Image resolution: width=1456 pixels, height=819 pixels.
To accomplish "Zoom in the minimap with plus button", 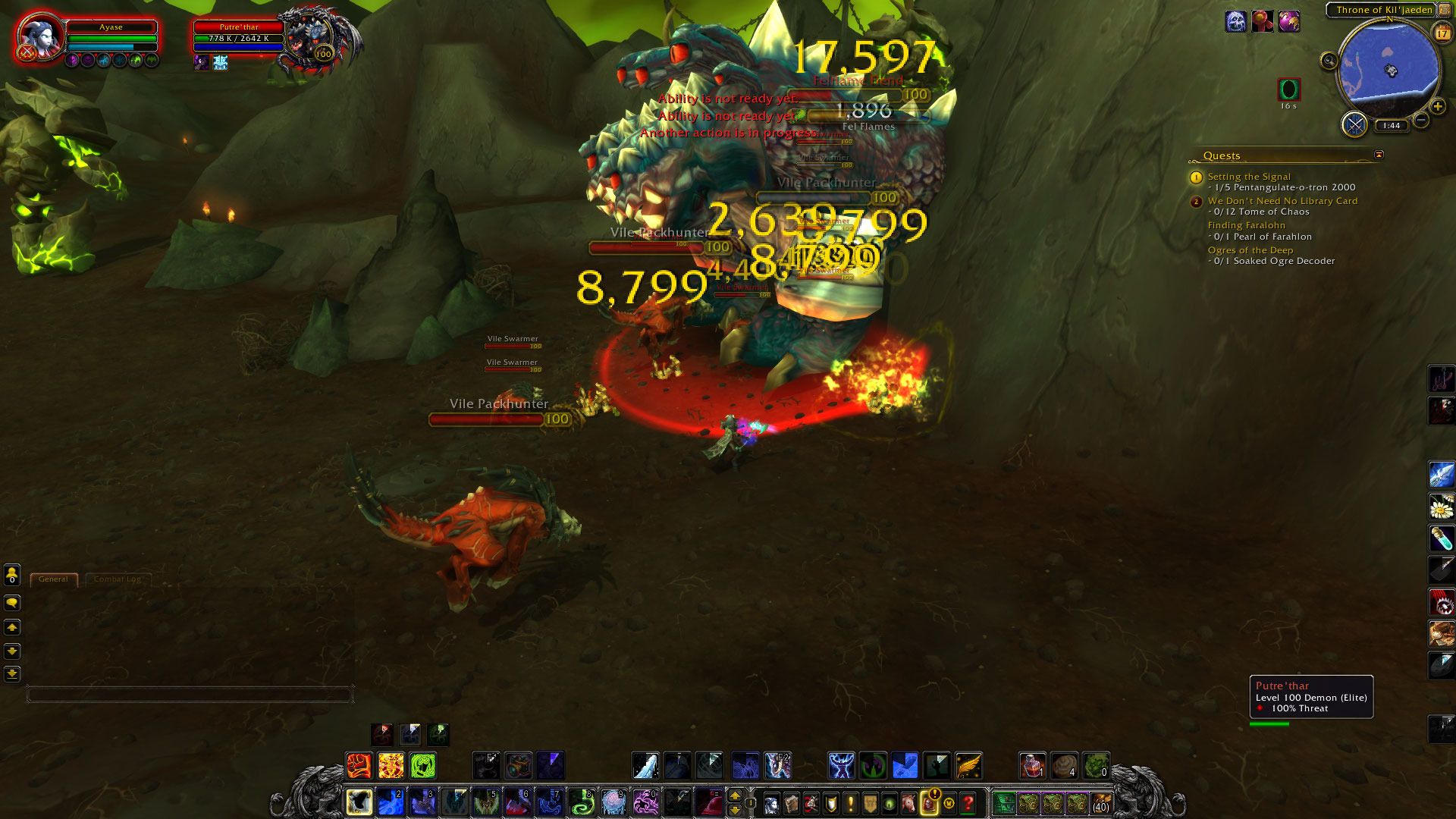I will 1438,107.
